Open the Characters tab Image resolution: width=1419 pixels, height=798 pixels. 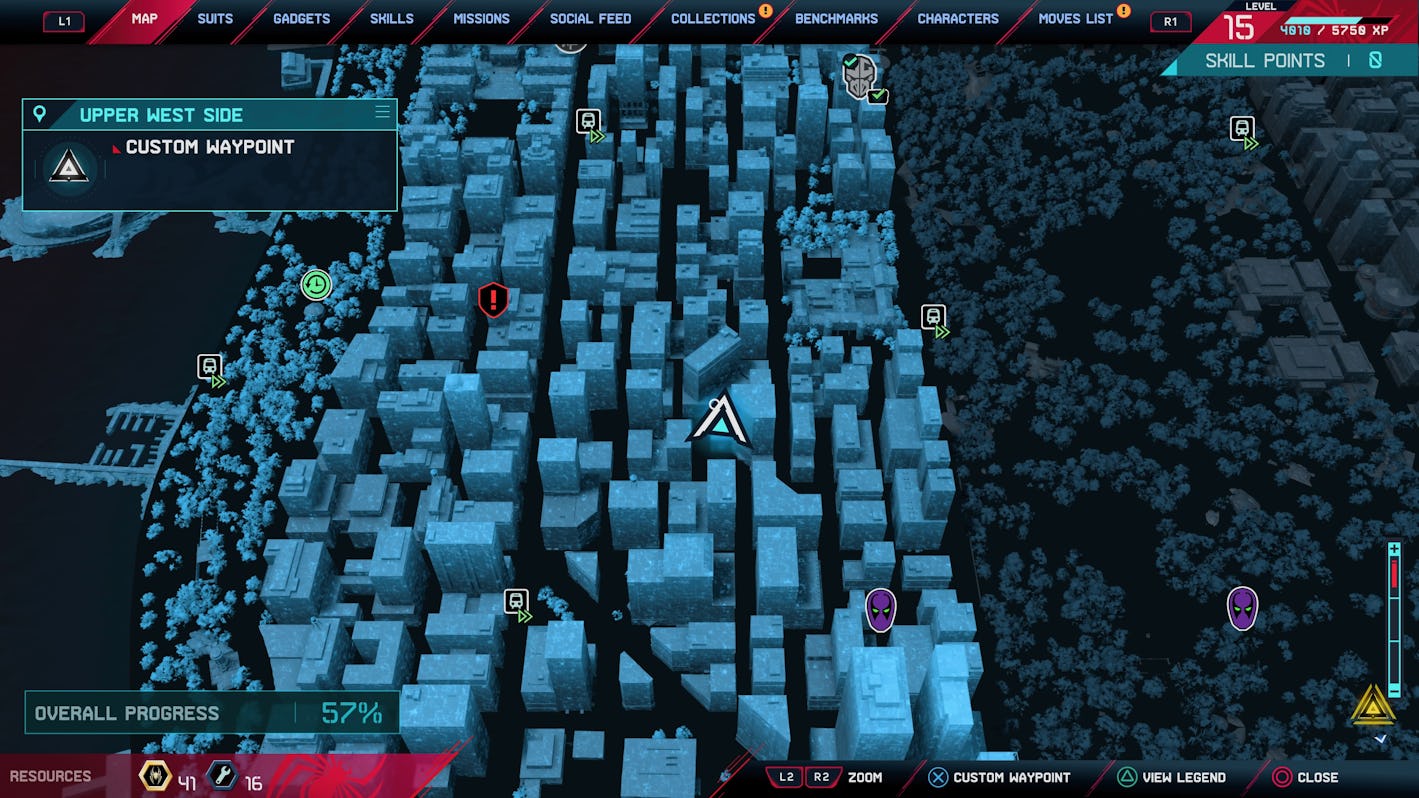(957, 19)
